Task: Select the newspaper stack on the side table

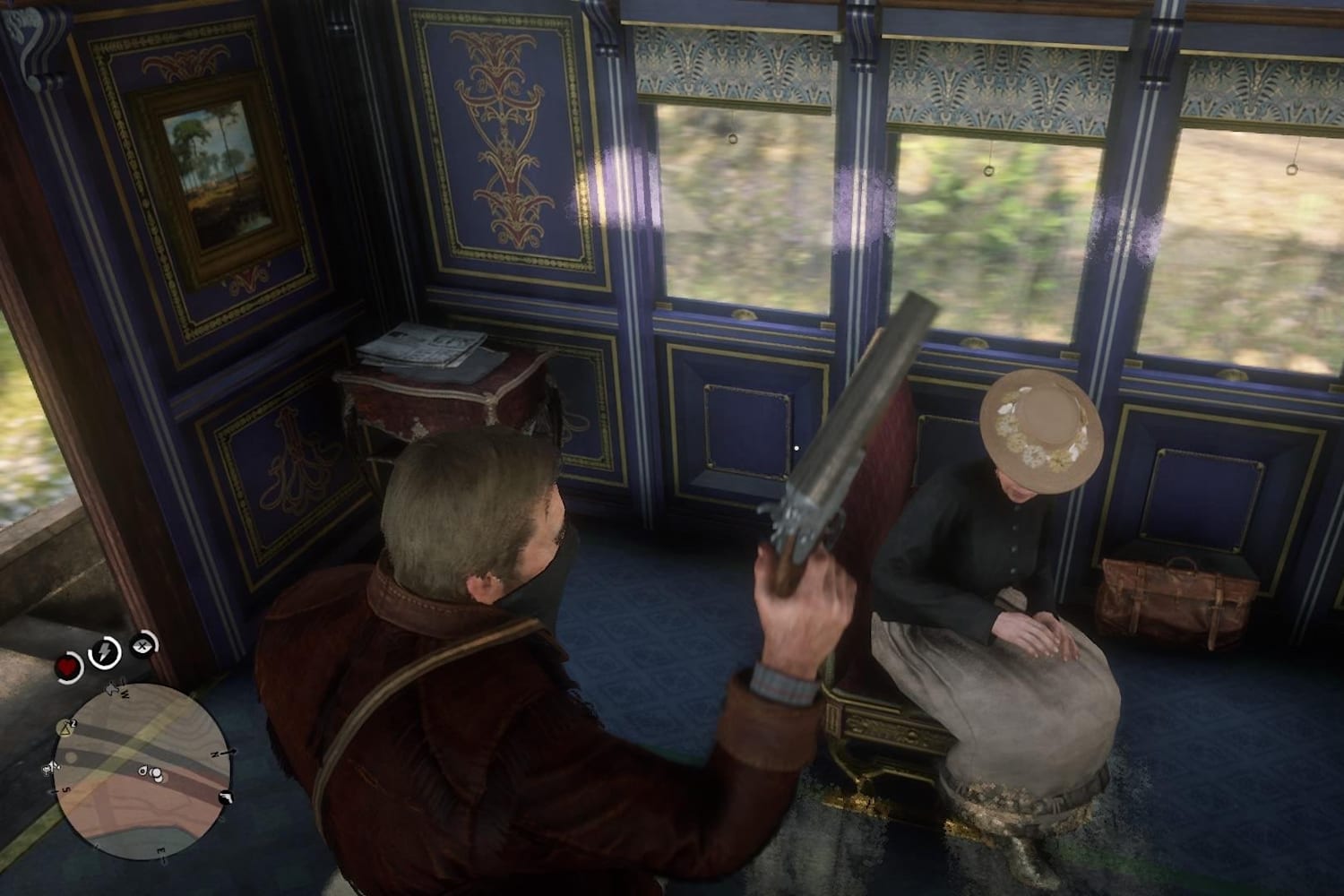Action: (x=421, y=345)
